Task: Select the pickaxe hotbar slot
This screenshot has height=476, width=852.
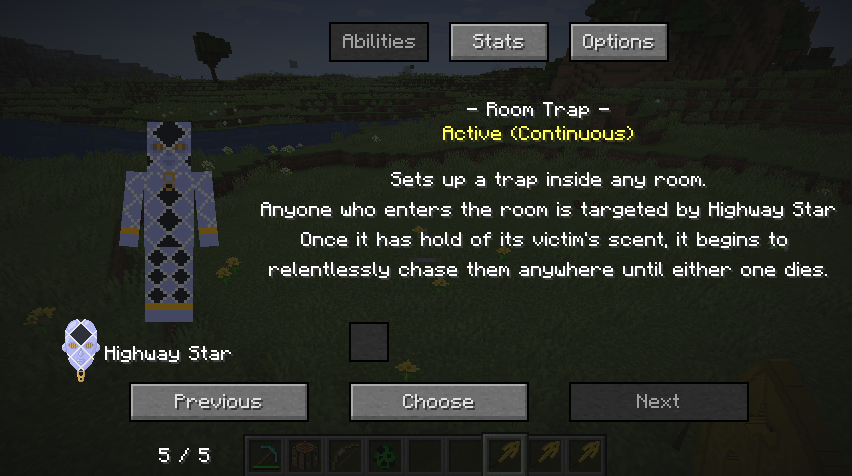Action: pos(264,456)
